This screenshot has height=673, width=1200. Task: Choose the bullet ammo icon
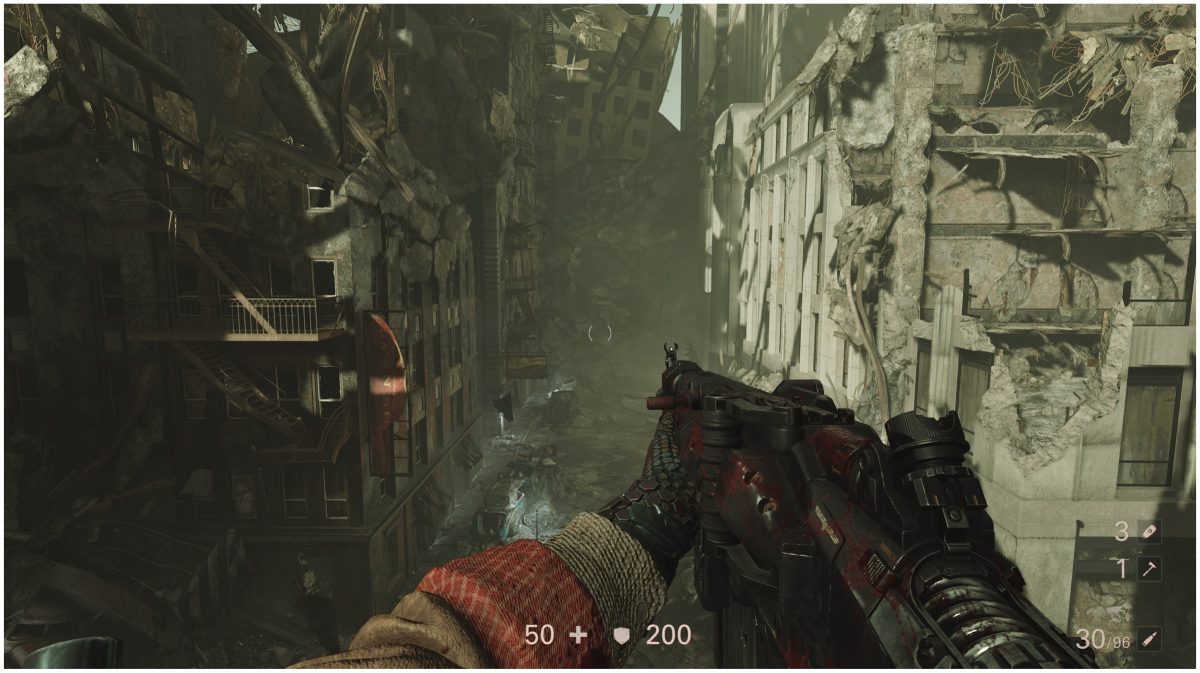click(1150, 638)
